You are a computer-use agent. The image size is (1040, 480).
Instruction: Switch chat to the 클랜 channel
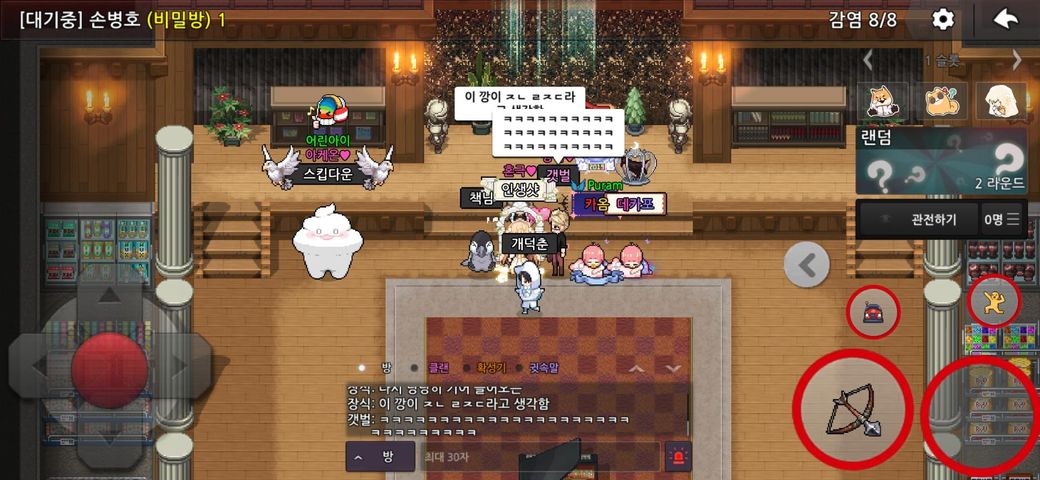click(x=439, y=367)
